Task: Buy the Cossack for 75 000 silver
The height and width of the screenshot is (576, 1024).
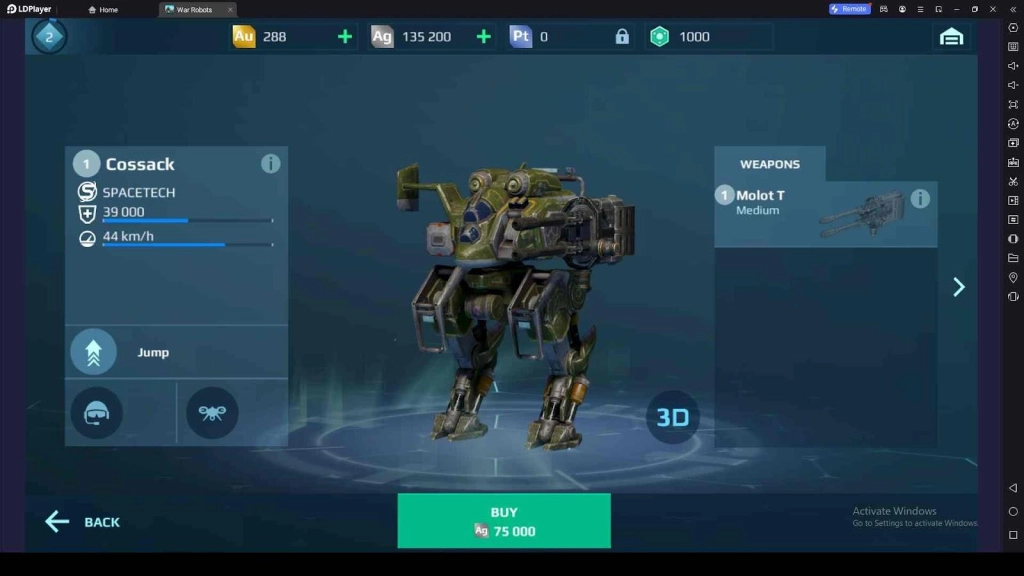Action: [504, 521]
